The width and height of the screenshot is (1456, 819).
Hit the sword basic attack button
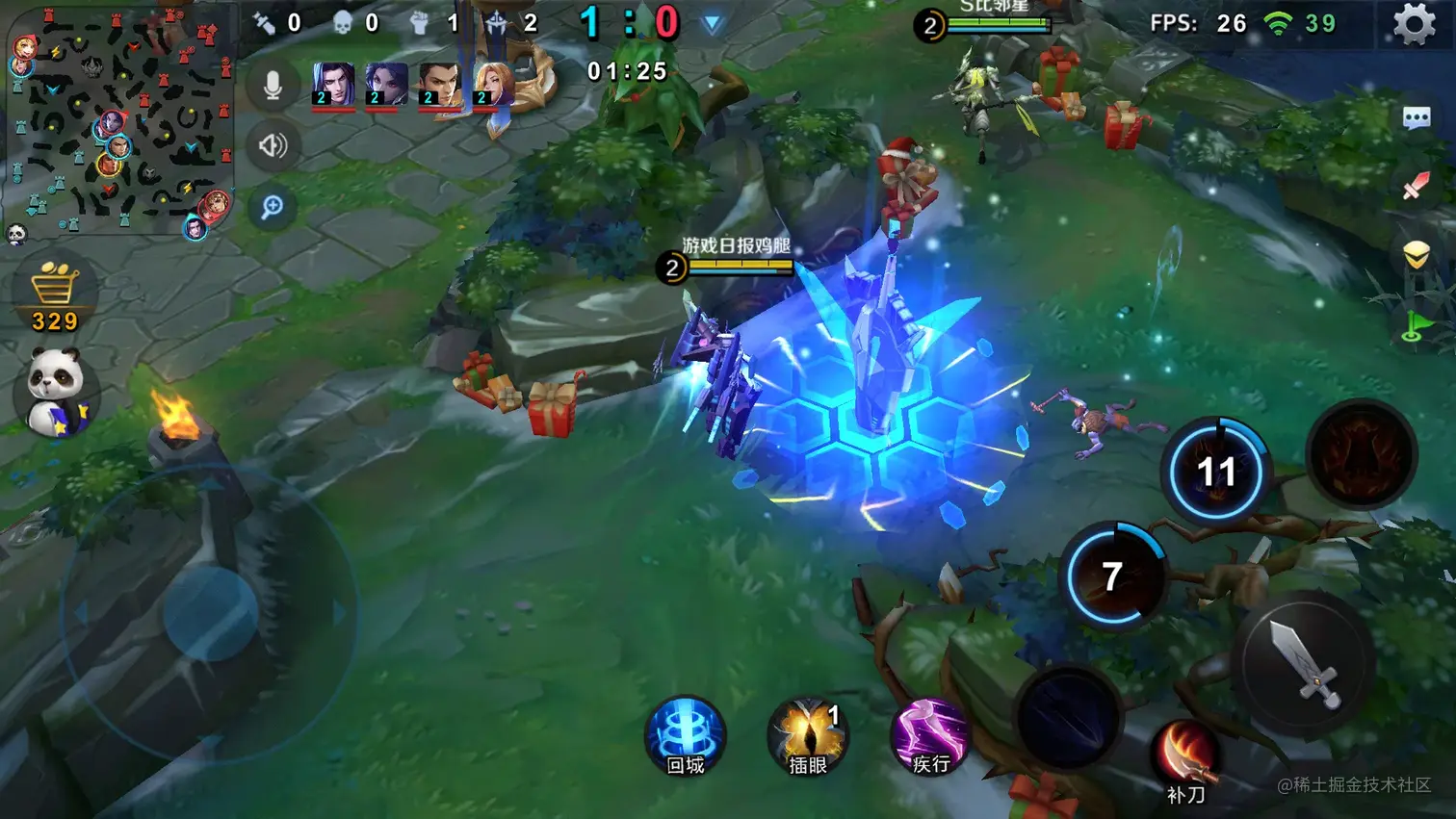pyautogui.click(x=1304, y=664)
